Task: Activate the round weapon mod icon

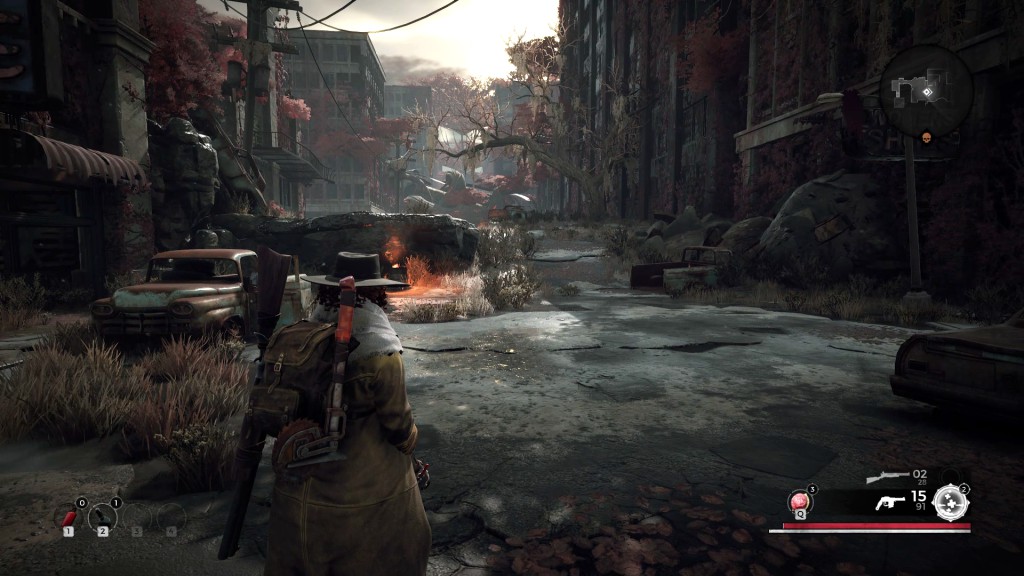Action: coord(950,502)
